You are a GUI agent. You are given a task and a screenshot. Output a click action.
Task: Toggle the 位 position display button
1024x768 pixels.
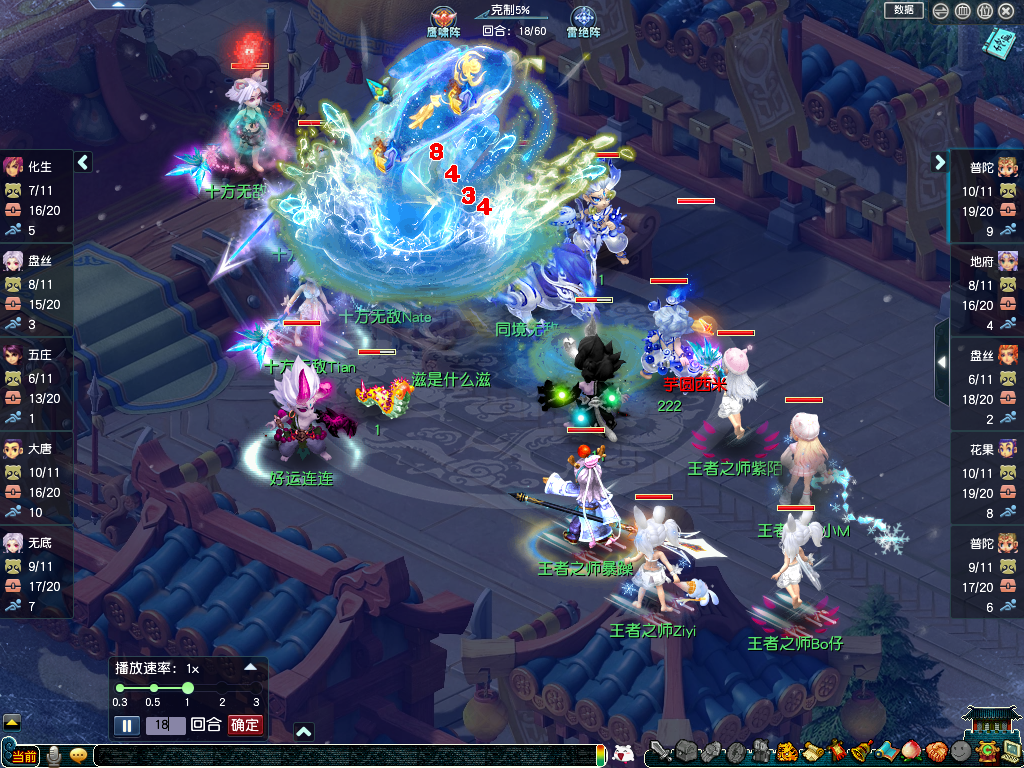pos(984,11)
